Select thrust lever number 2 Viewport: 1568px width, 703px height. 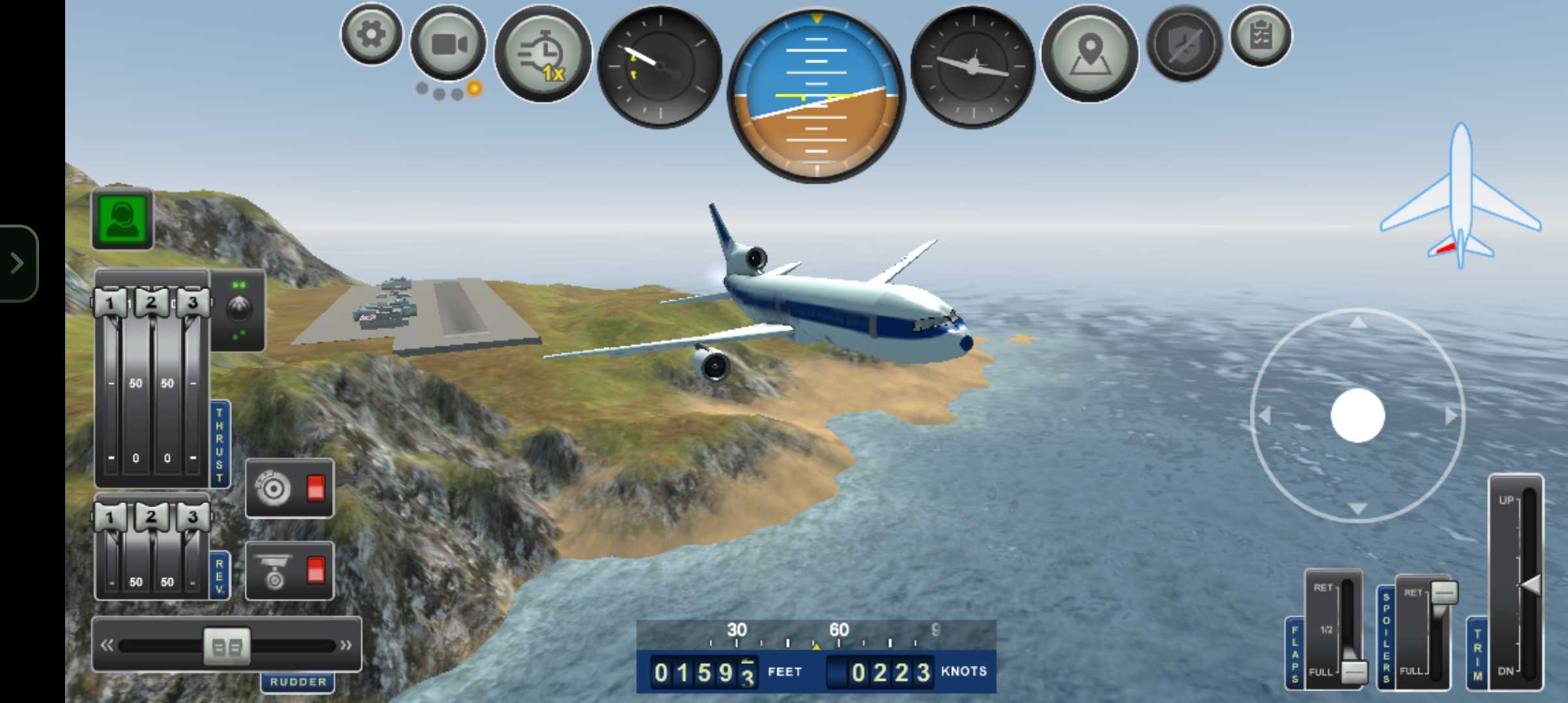151,303
